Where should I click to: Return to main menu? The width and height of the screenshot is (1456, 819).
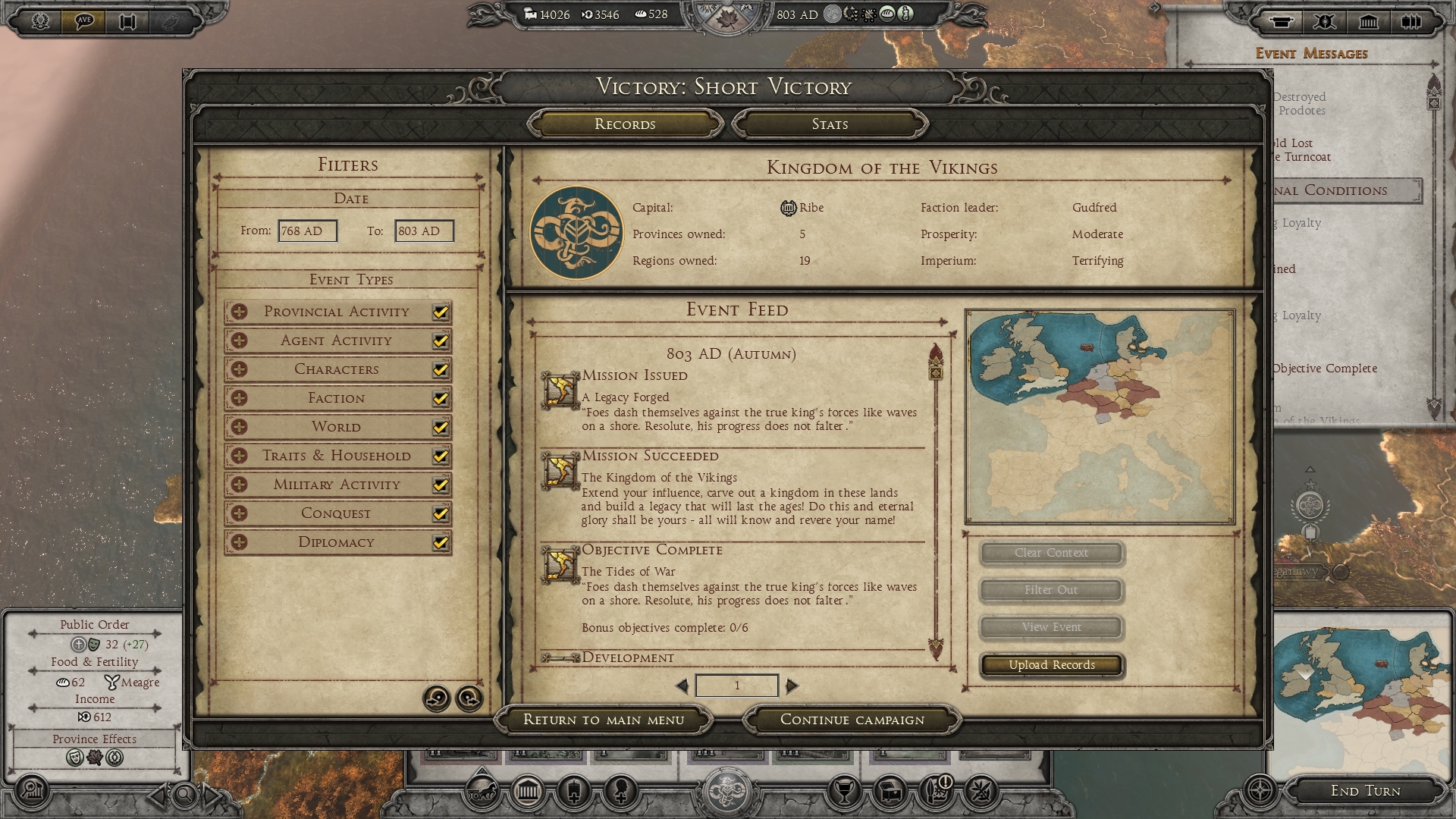tap(604, 720)
